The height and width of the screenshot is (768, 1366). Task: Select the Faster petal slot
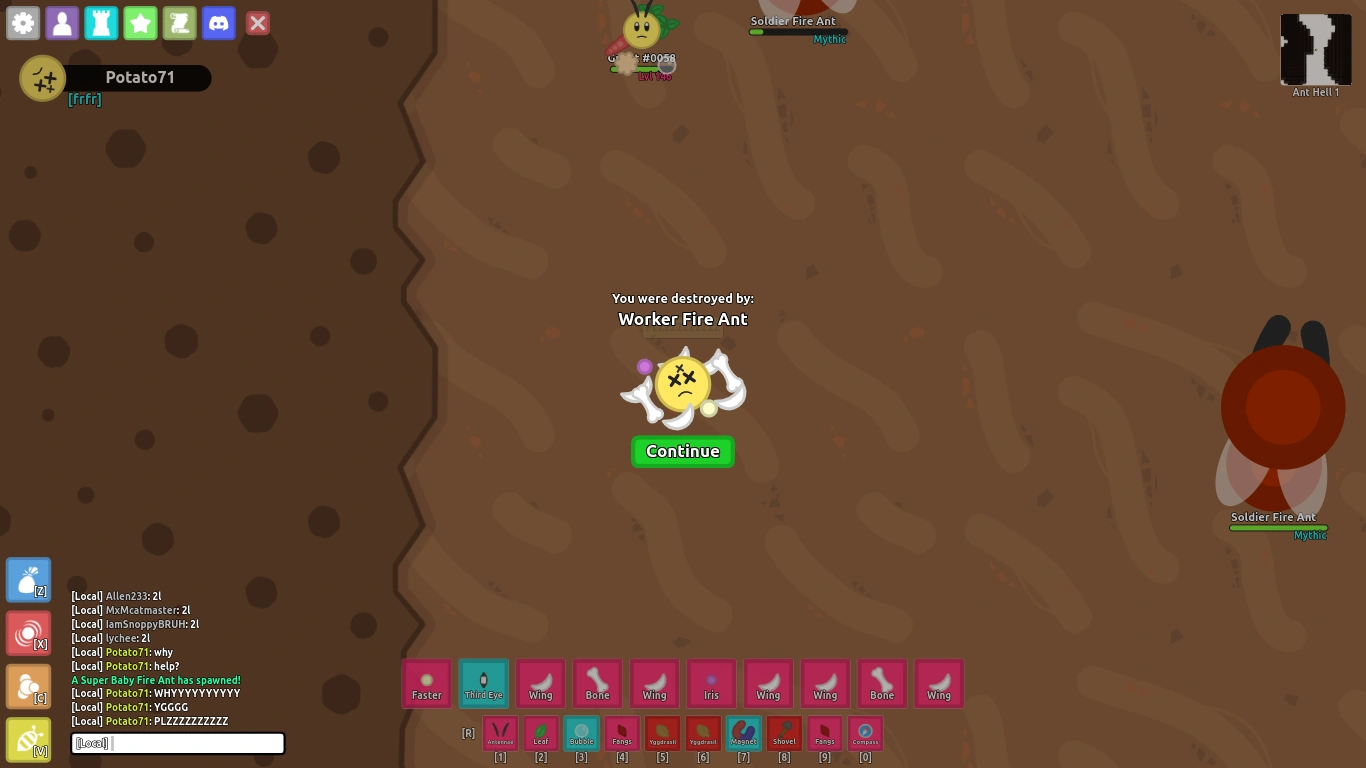(426, 684)
